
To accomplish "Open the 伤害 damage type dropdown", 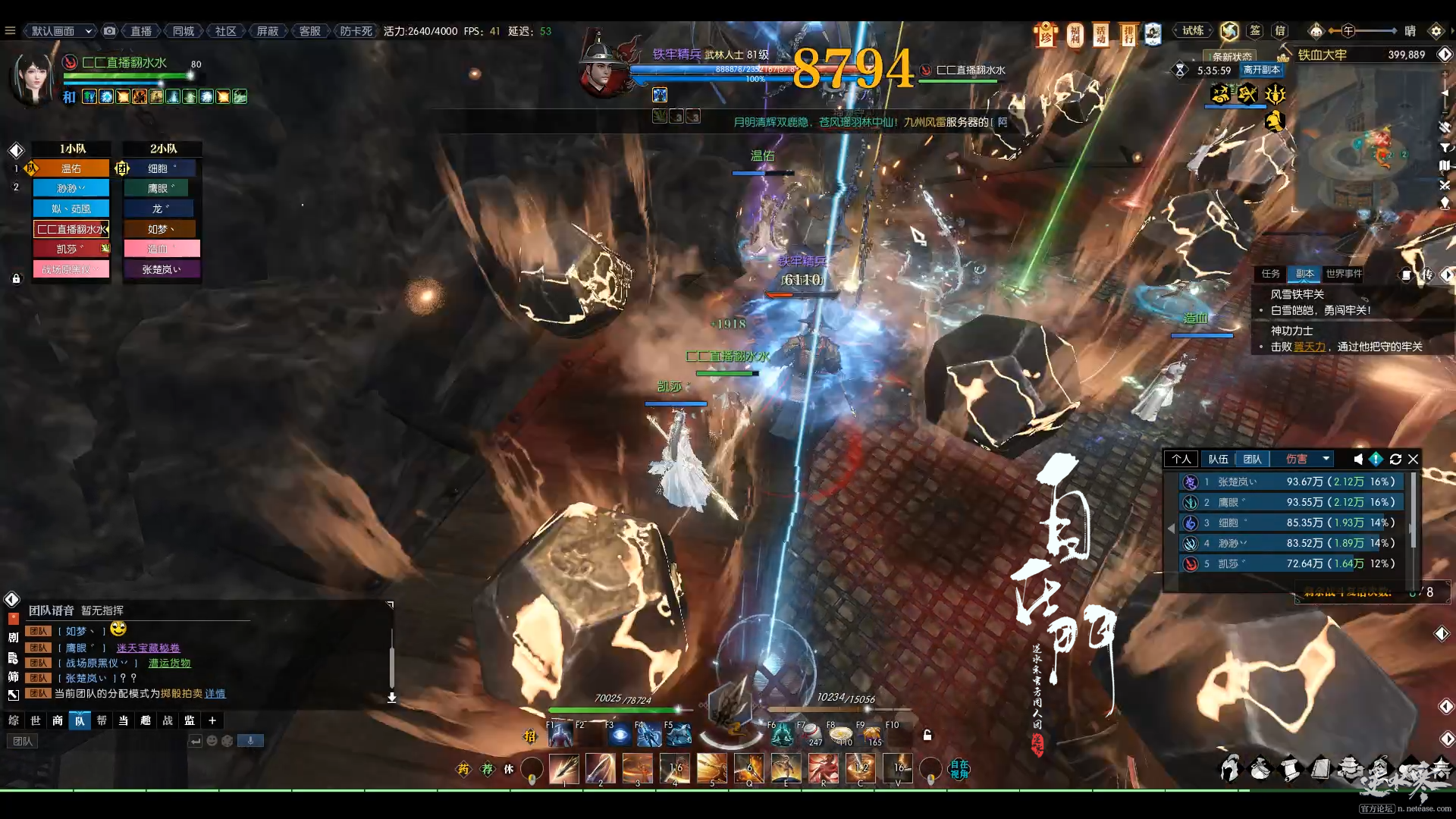I will (x=1306, y=459).
